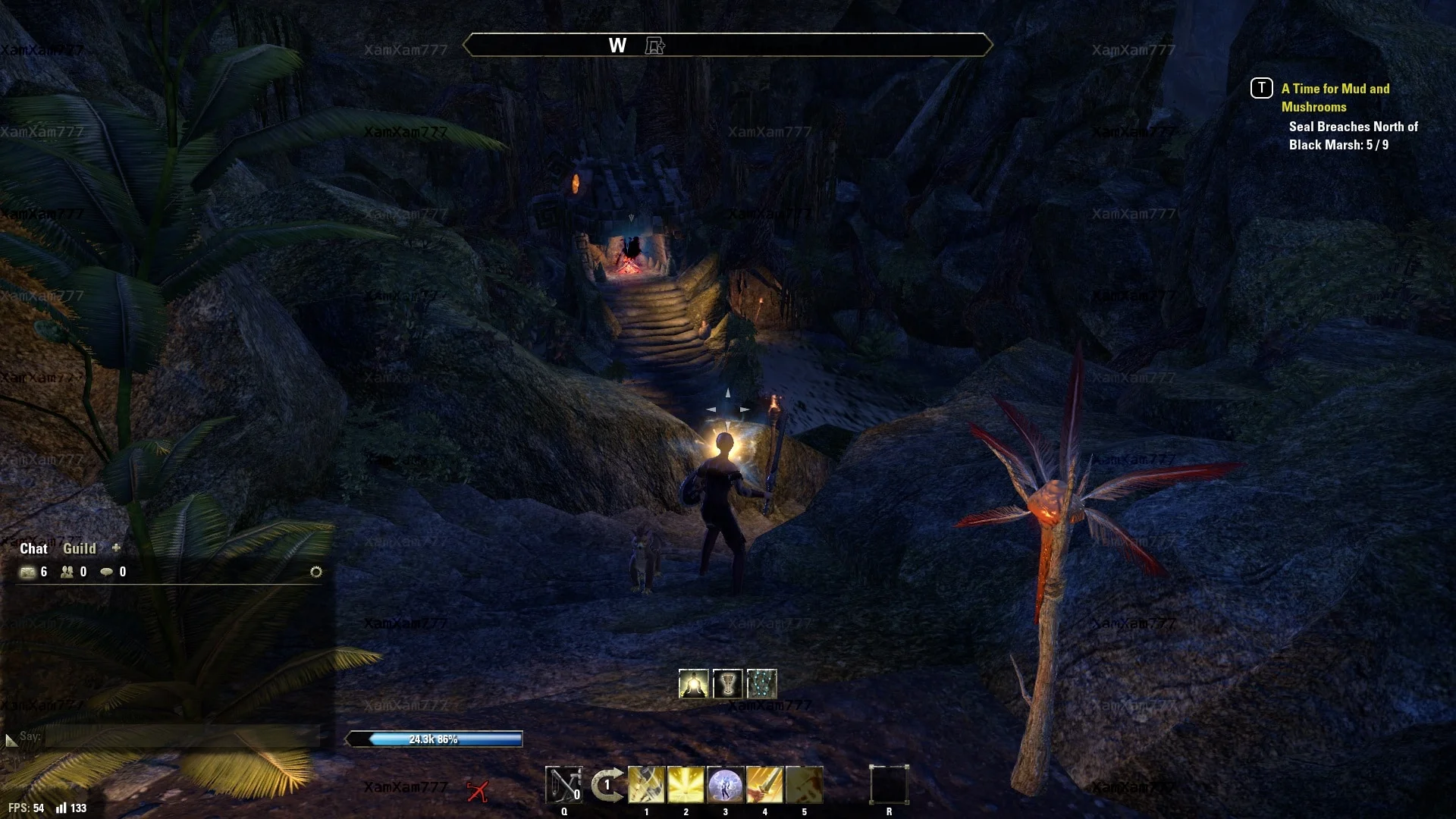Image resolution: width=1456 pixels, height=819 pixels.
Task: Use the glowing sword ability
Action: (x=764, y=785)
